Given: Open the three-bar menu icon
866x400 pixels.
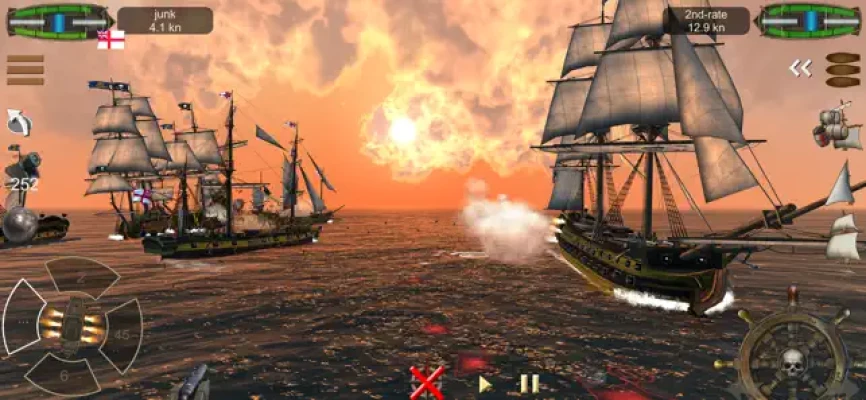Looking at the screenshot, I should click(x=25, y=70).
